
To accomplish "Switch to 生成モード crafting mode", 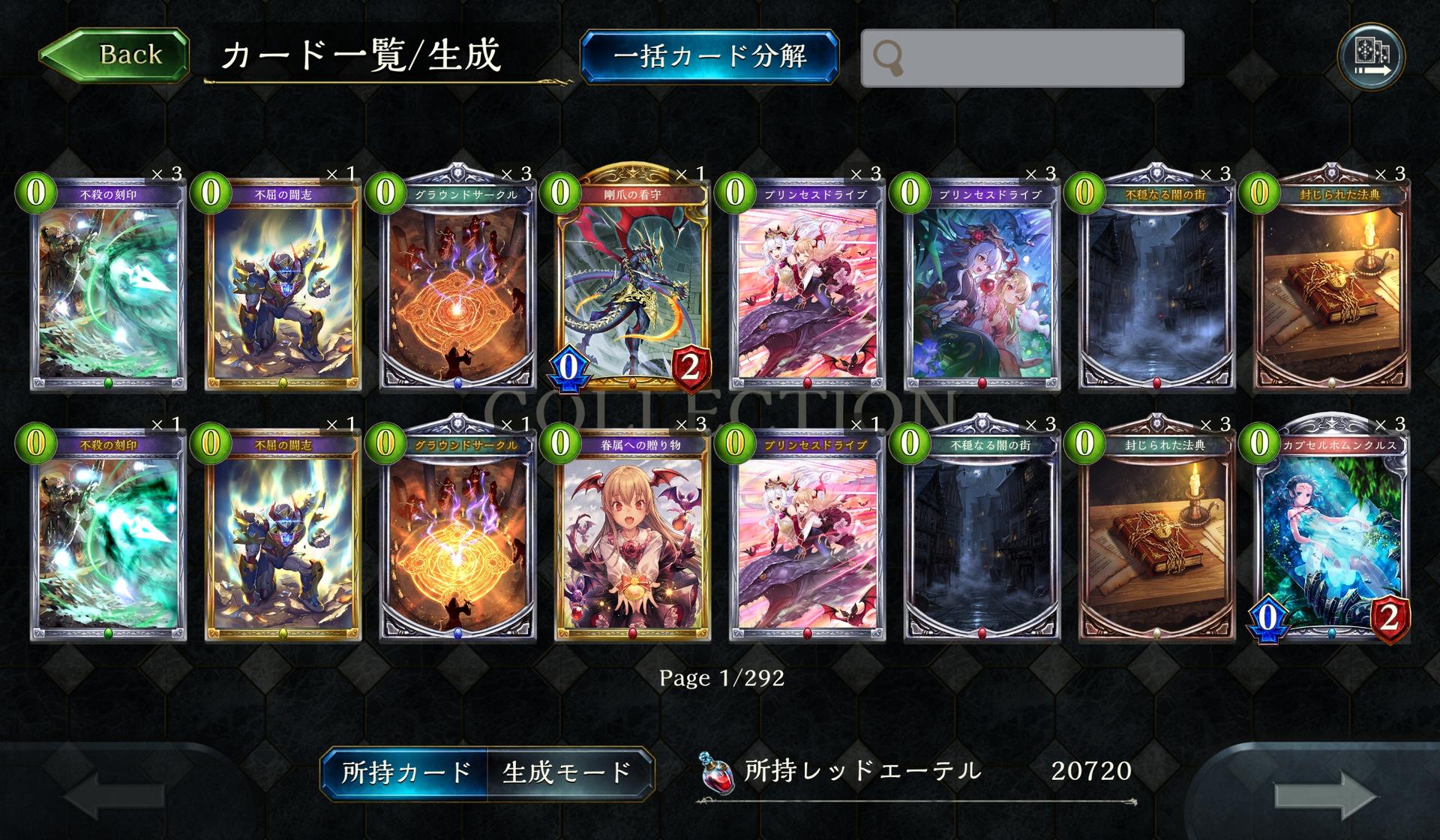I will (568, 772).
